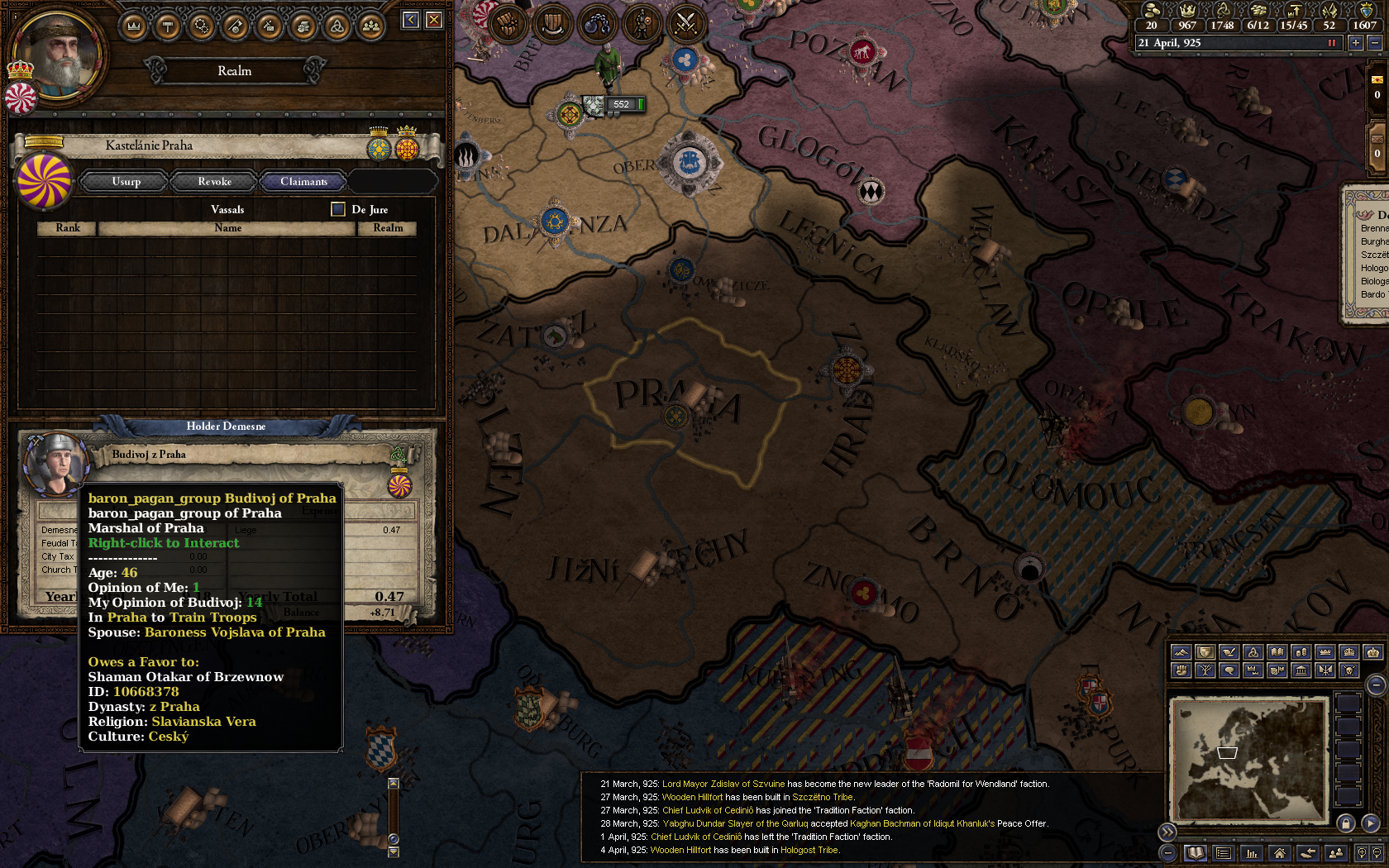Switch to the Revoke tab

pyautogui.click(x=213, y=181)
